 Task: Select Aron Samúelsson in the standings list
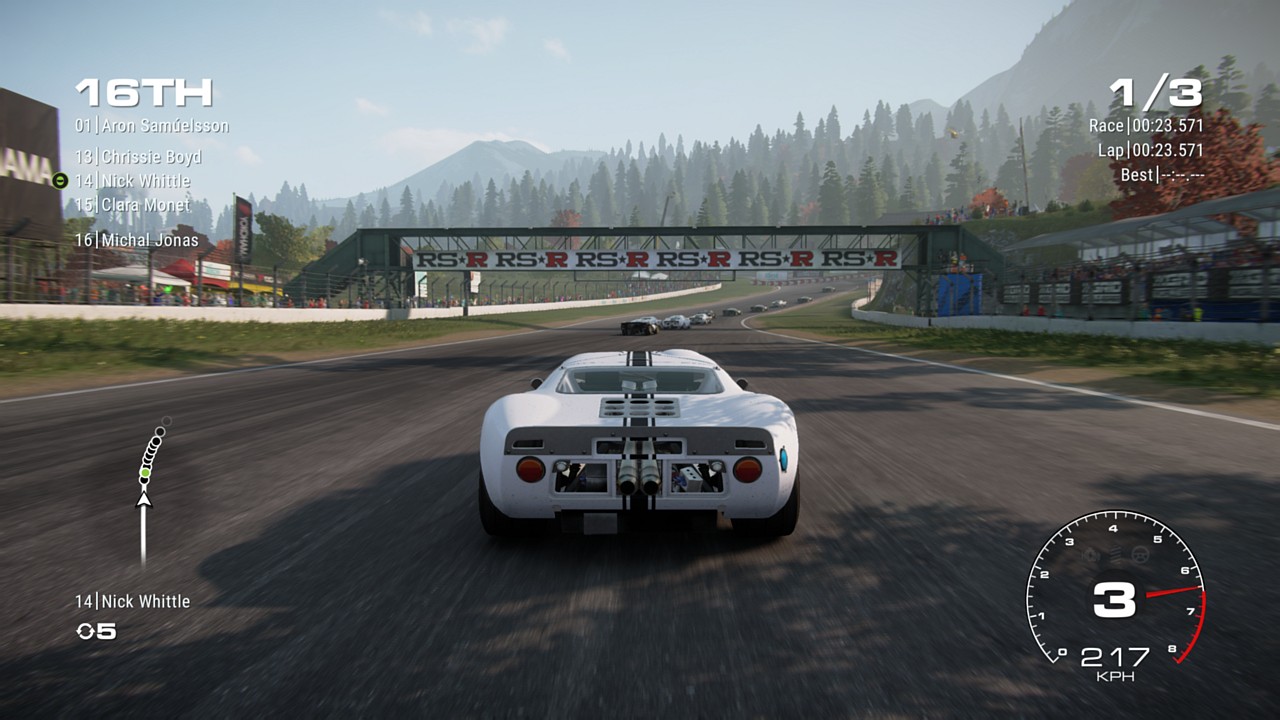(152, 126)
